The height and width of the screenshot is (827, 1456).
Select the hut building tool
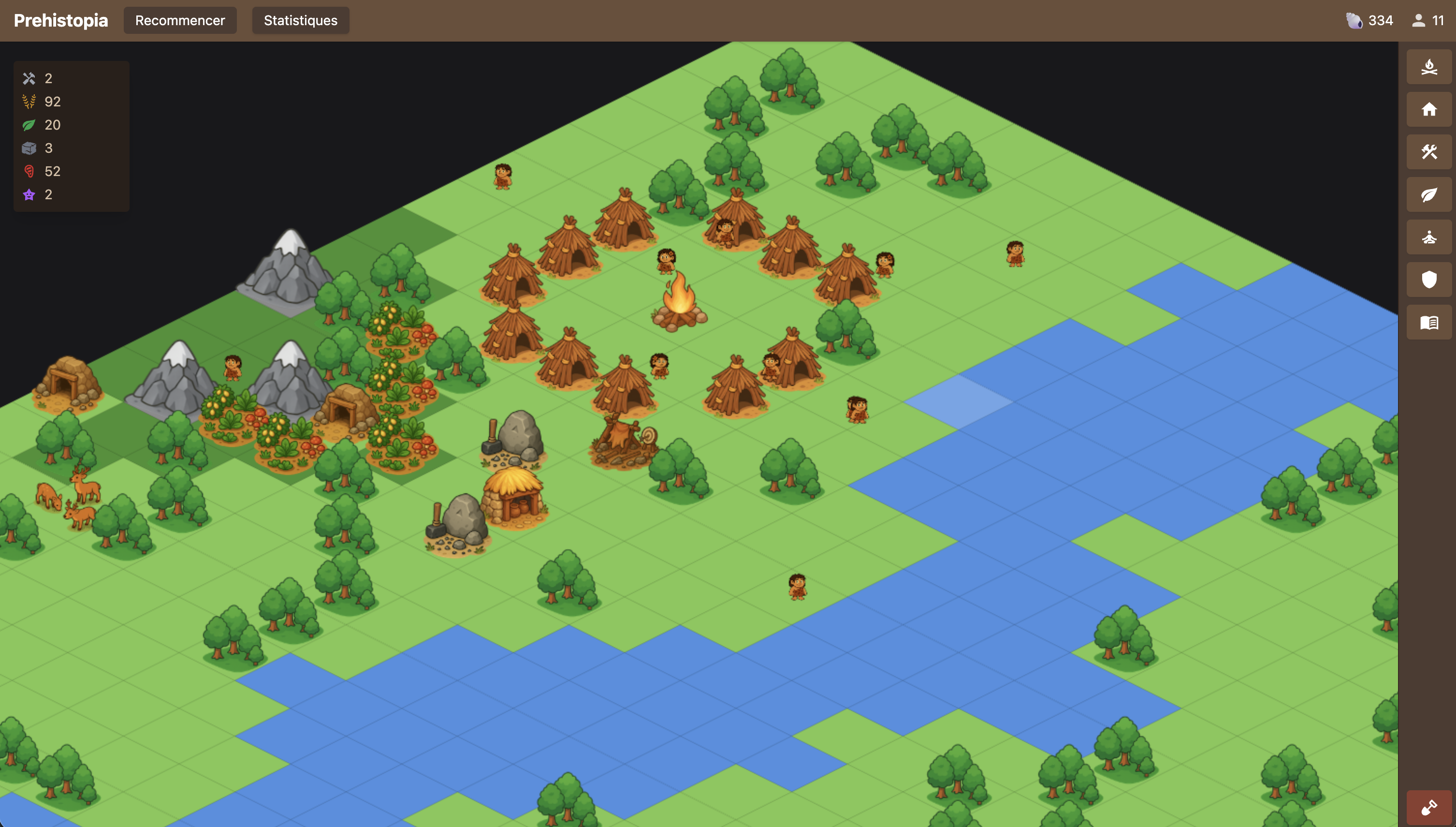point(1429,109)
